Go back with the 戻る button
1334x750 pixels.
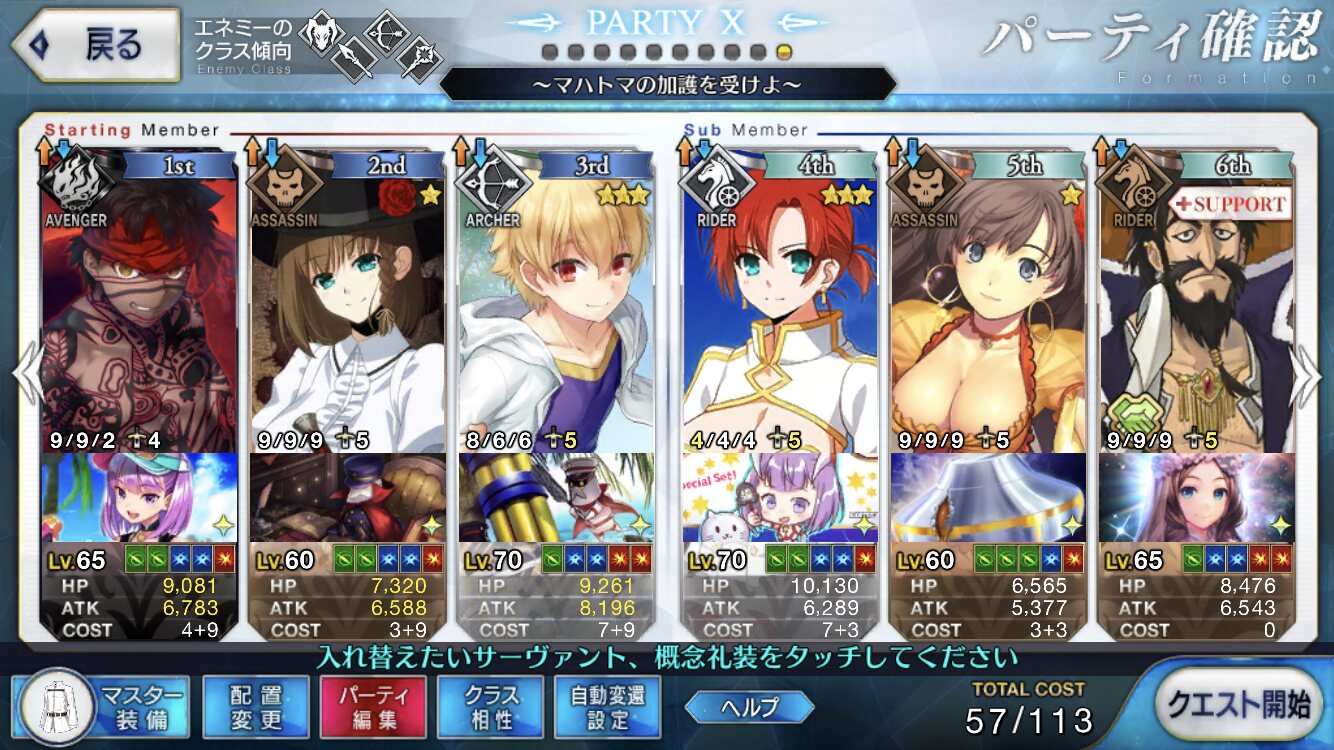tap(95, 45)
